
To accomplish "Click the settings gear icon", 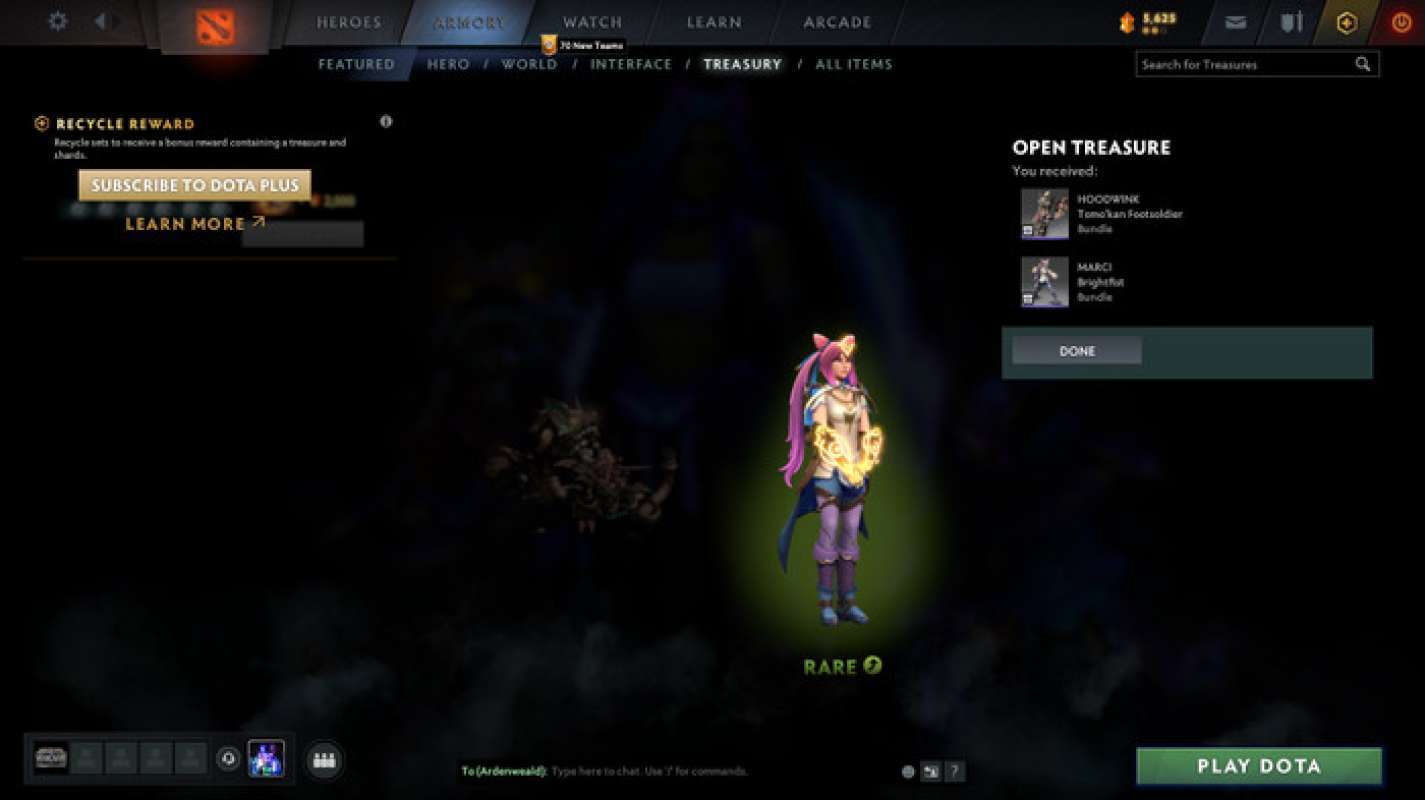I will [57, 20].
